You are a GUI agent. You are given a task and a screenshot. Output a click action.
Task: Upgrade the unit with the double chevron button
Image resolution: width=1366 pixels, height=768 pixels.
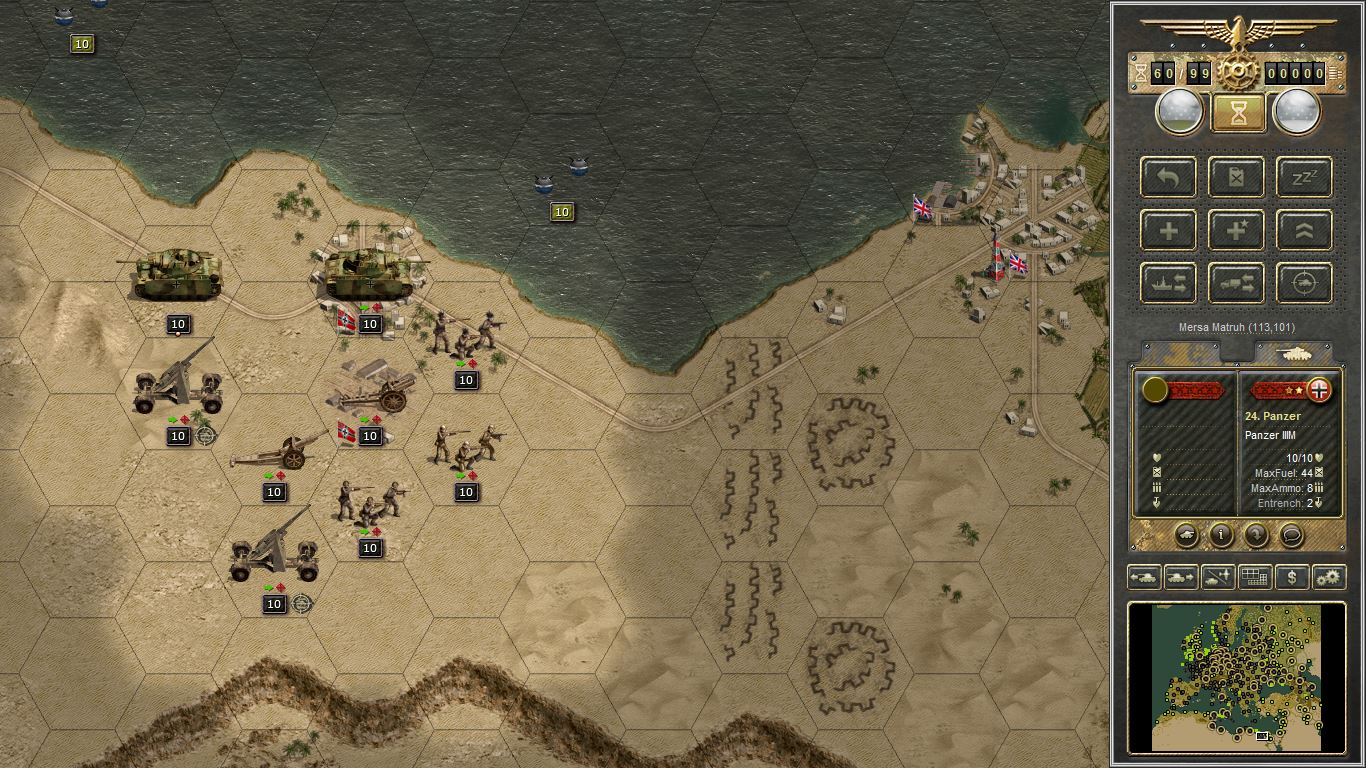tap(1304, 230)
